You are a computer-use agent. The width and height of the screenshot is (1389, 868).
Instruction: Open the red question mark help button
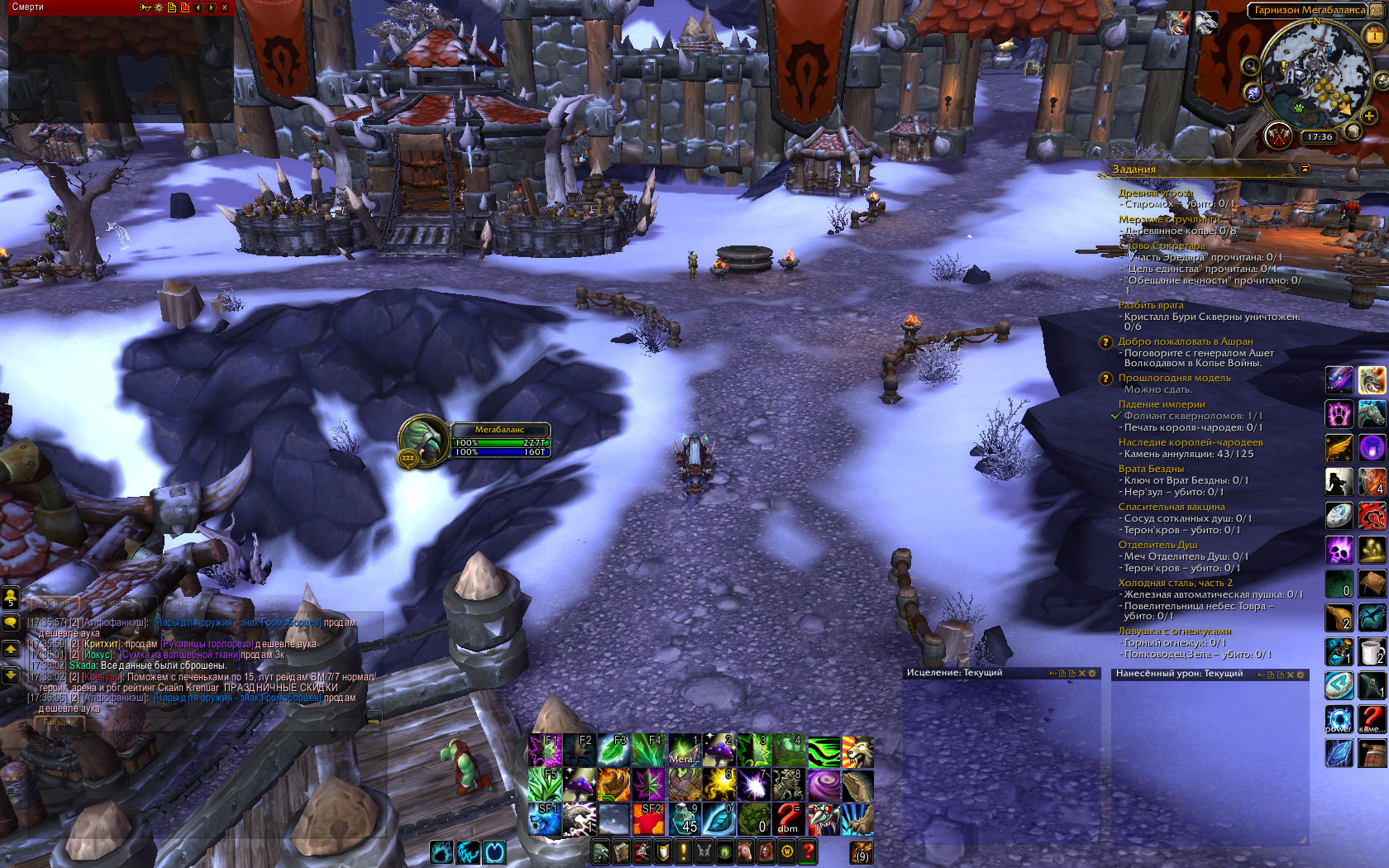coord(808,851)
